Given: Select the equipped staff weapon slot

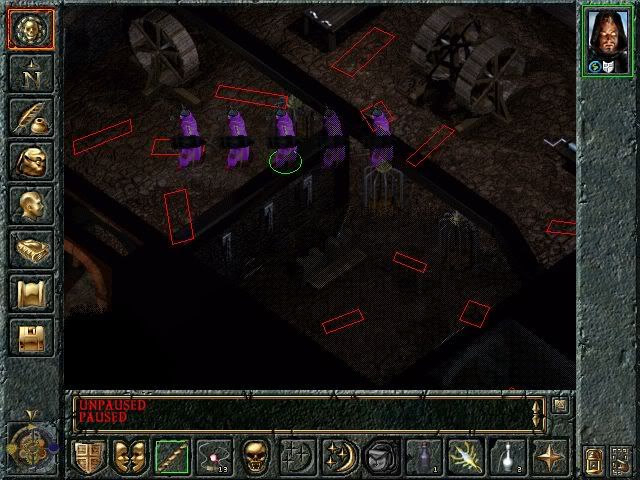Looking at the screenshot, I should (171, 457).
